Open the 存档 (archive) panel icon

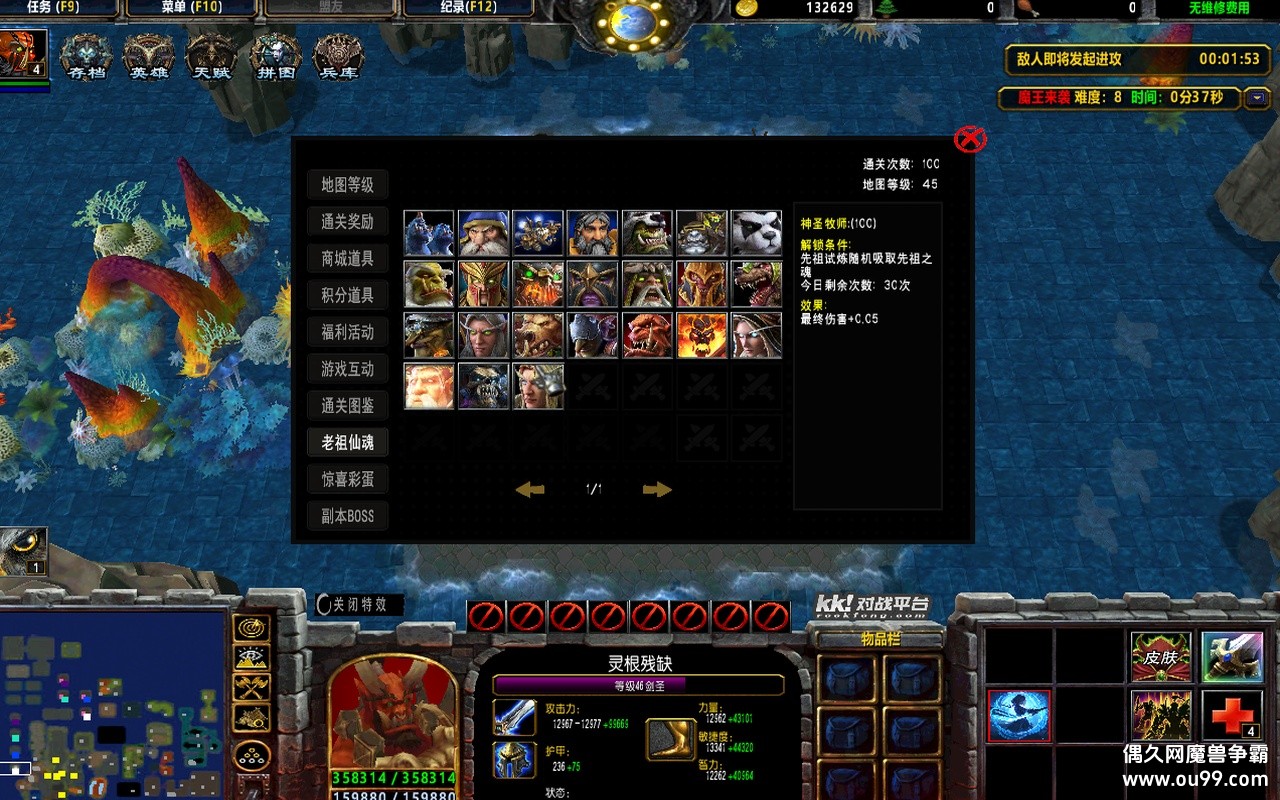(85, 55)
